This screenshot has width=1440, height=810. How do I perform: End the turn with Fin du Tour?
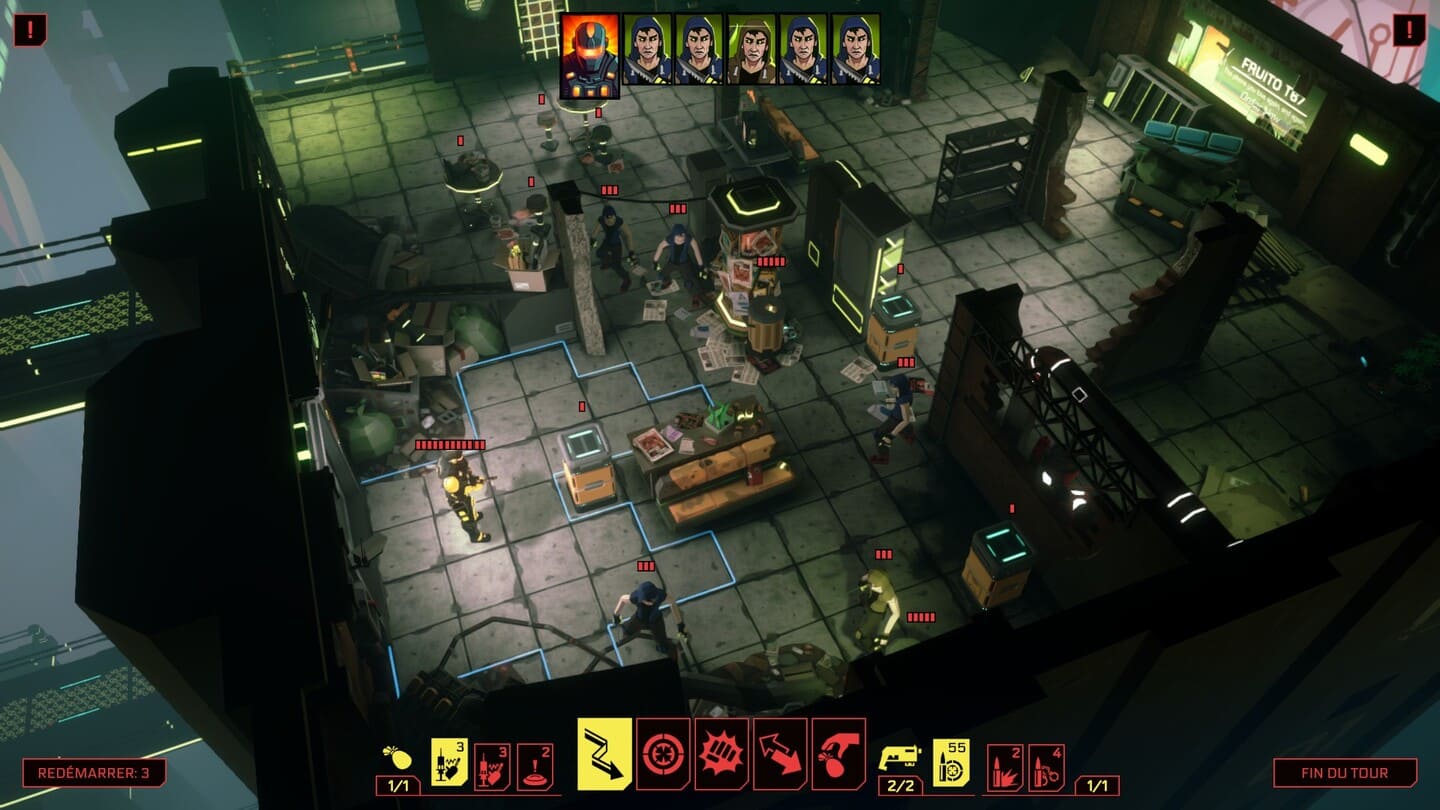1344,773
